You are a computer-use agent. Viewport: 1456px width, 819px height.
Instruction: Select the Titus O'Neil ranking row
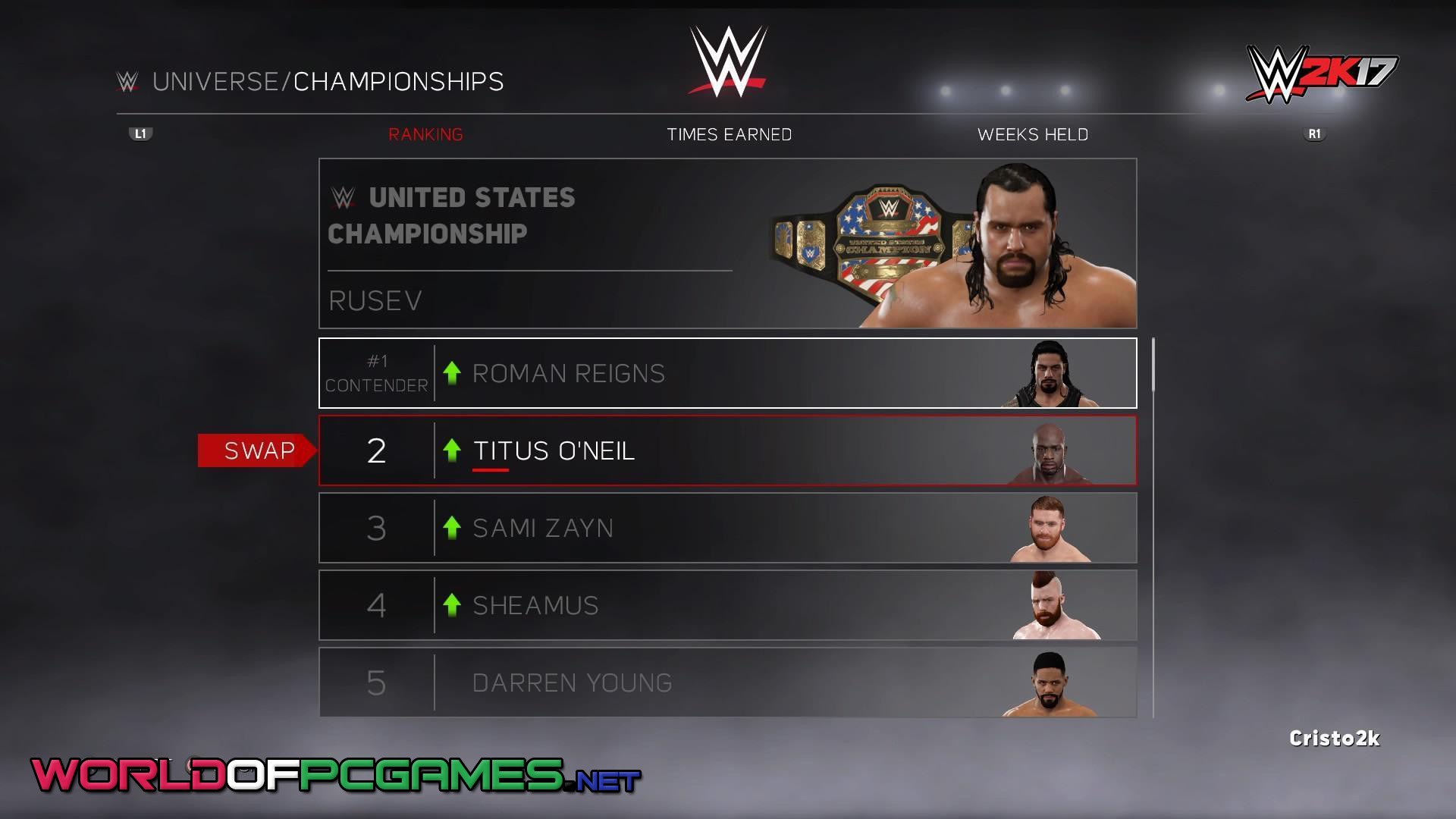coord(727,450)
